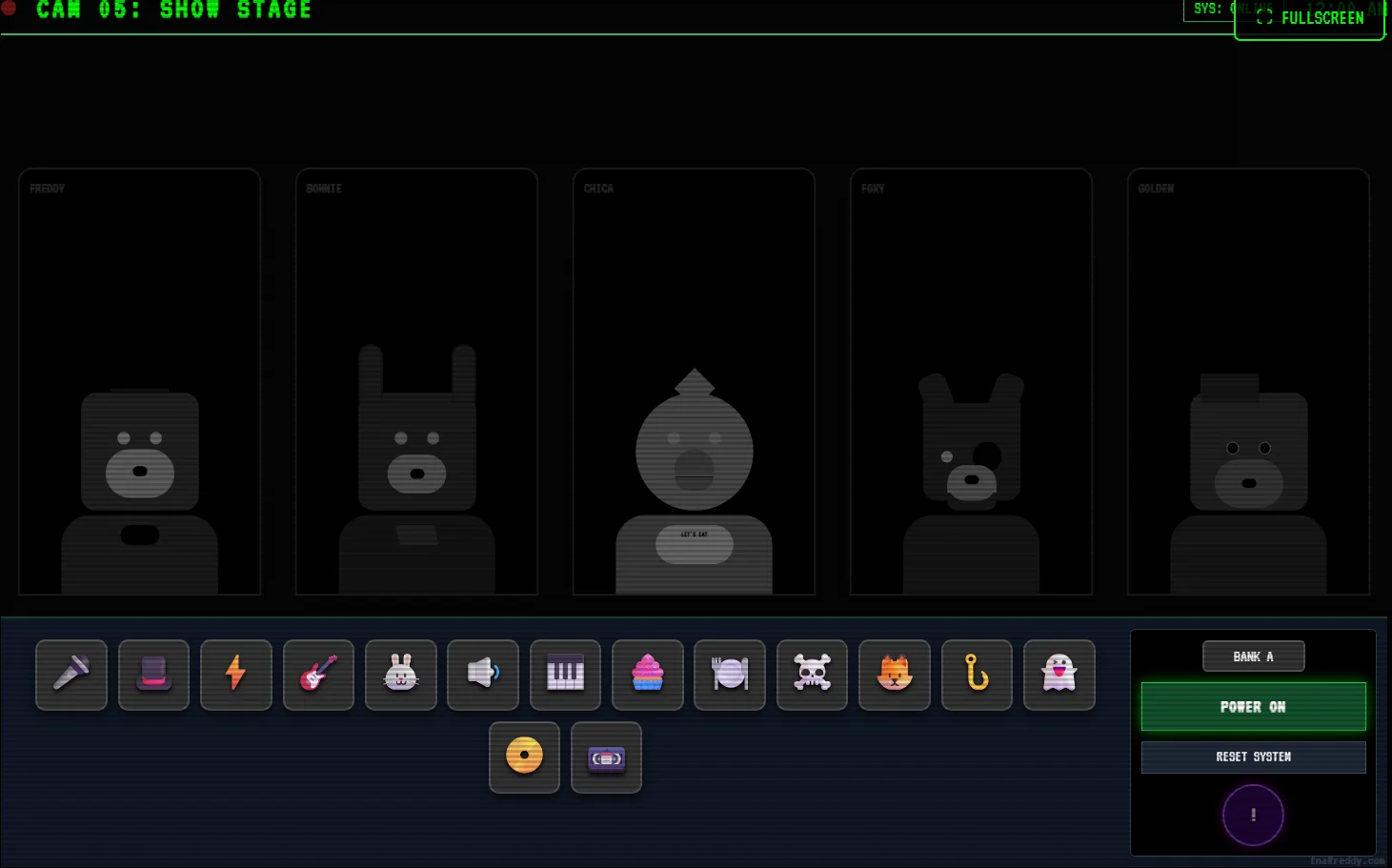
Task: Click the vinyl record icon
Action: [524, 757]
